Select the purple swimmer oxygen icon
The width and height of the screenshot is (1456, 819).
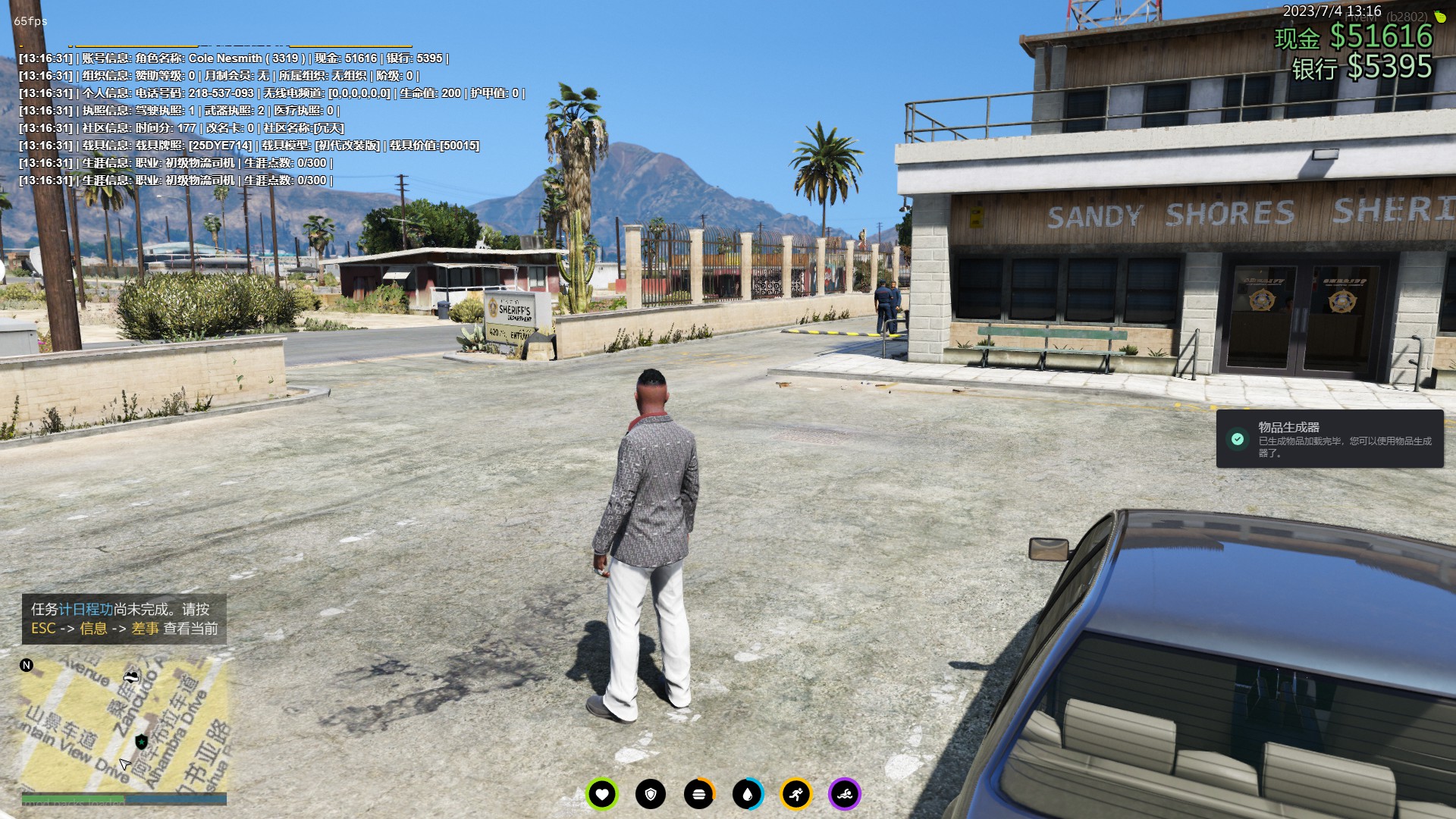click(x=845, y=794)
